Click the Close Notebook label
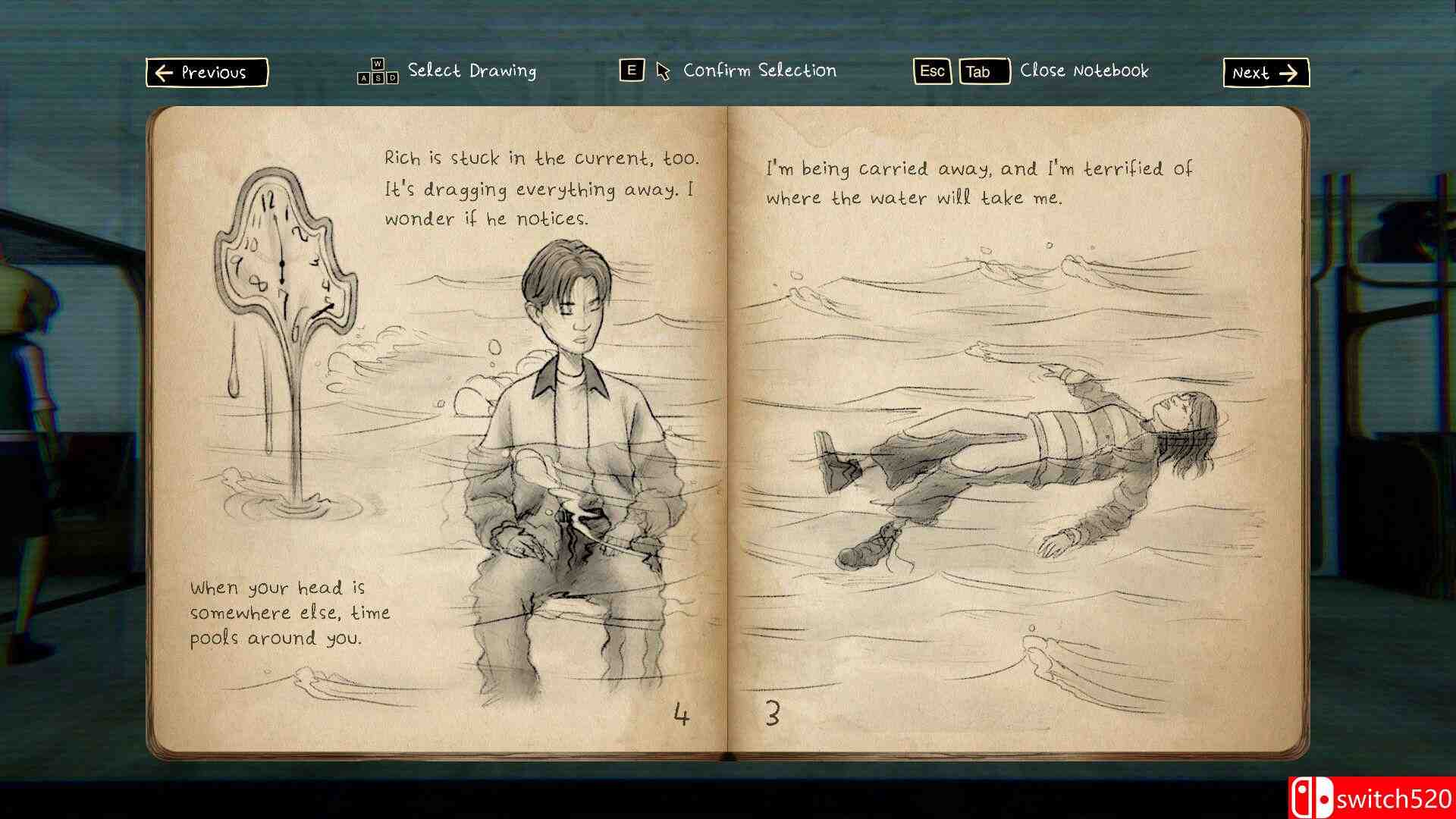This screenshot has height=819, width=1456. coord(1085,72)
